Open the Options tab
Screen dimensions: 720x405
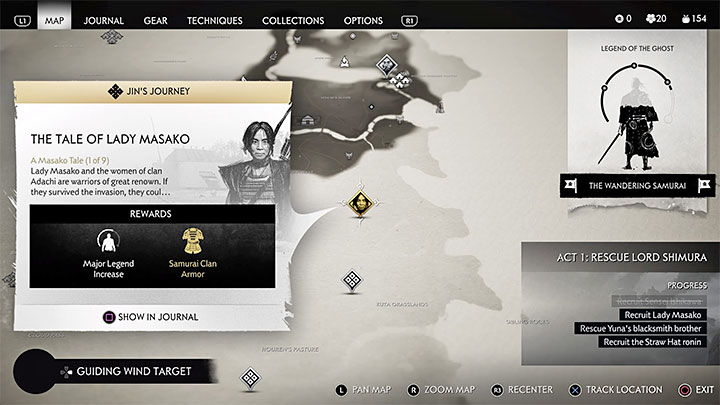363,20
